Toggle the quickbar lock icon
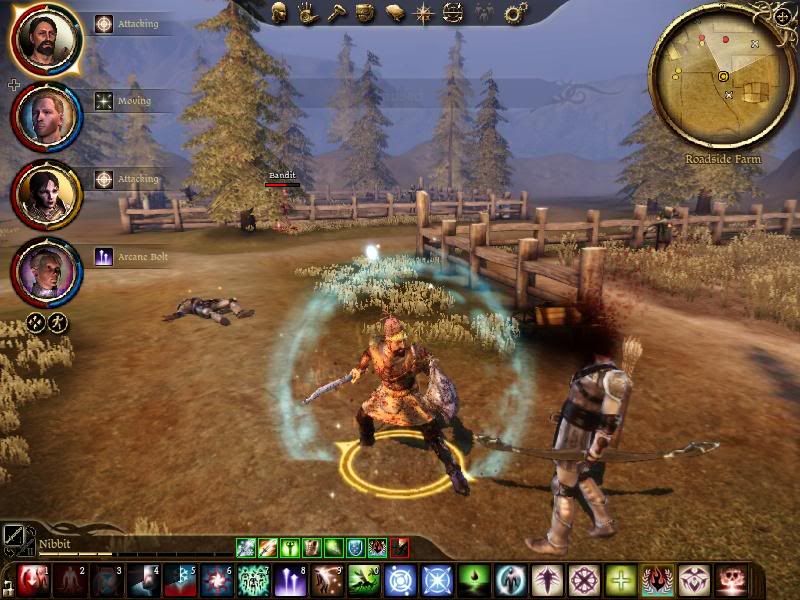 (x=8, y=581)
